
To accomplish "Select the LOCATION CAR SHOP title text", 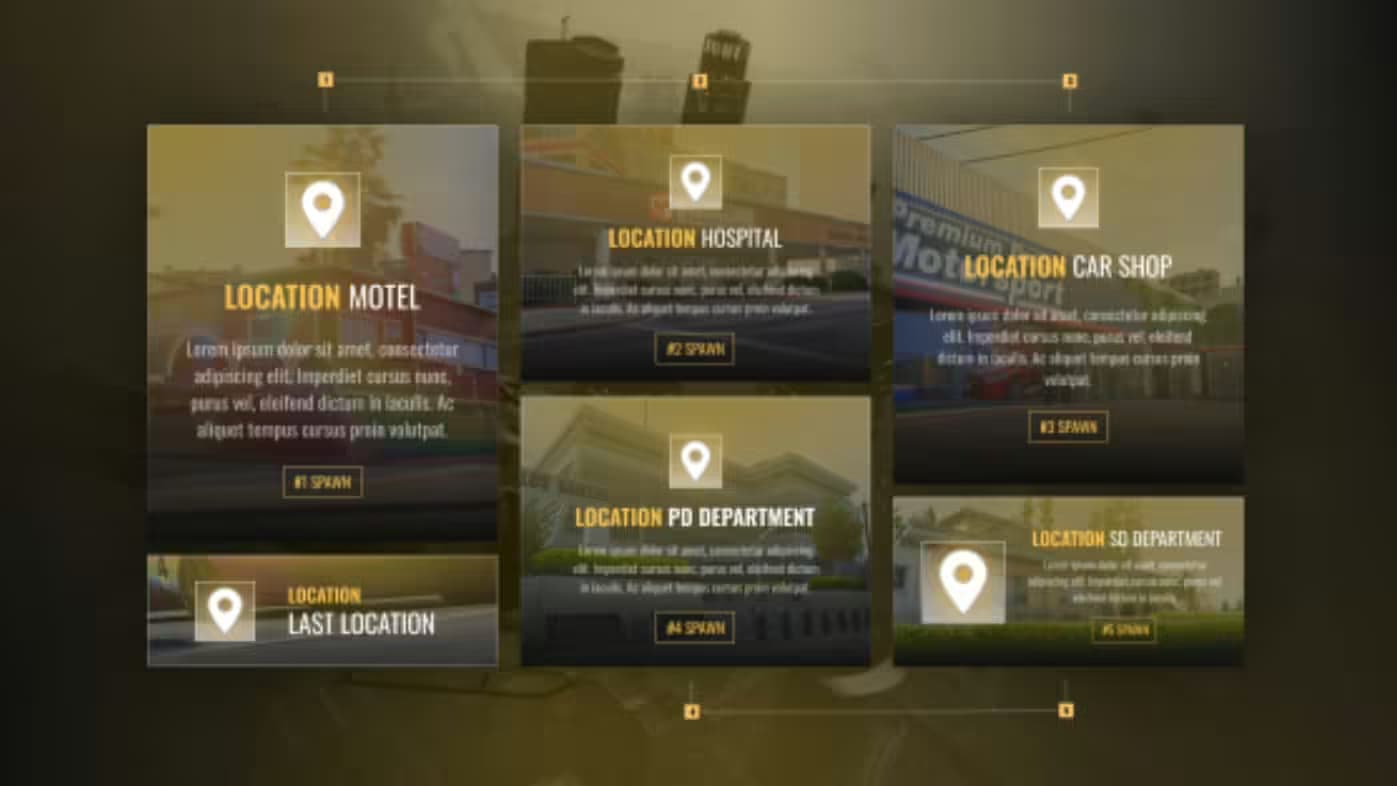I will 1067,267.
